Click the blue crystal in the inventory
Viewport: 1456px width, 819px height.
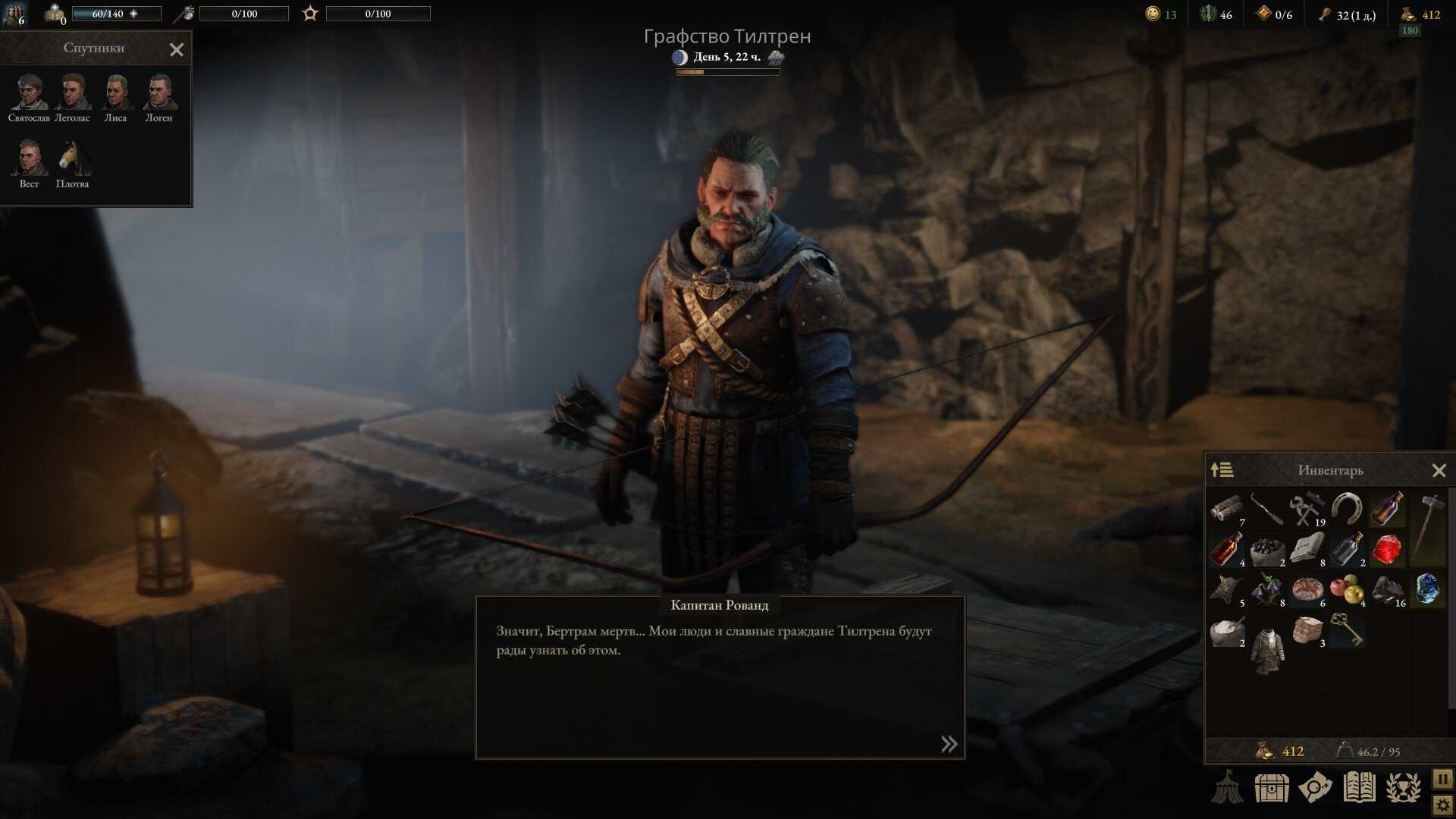pyautogui.click(x=1427, y=589)
